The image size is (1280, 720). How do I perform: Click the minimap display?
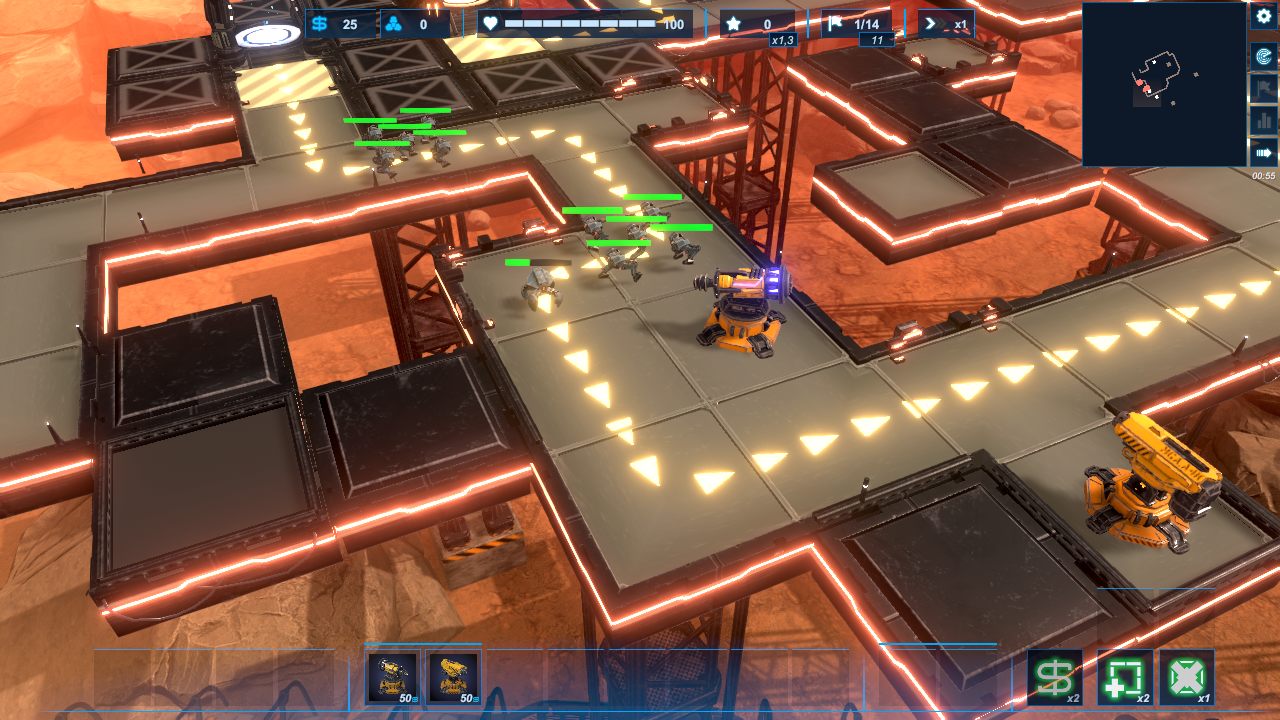pos(1163,84)
